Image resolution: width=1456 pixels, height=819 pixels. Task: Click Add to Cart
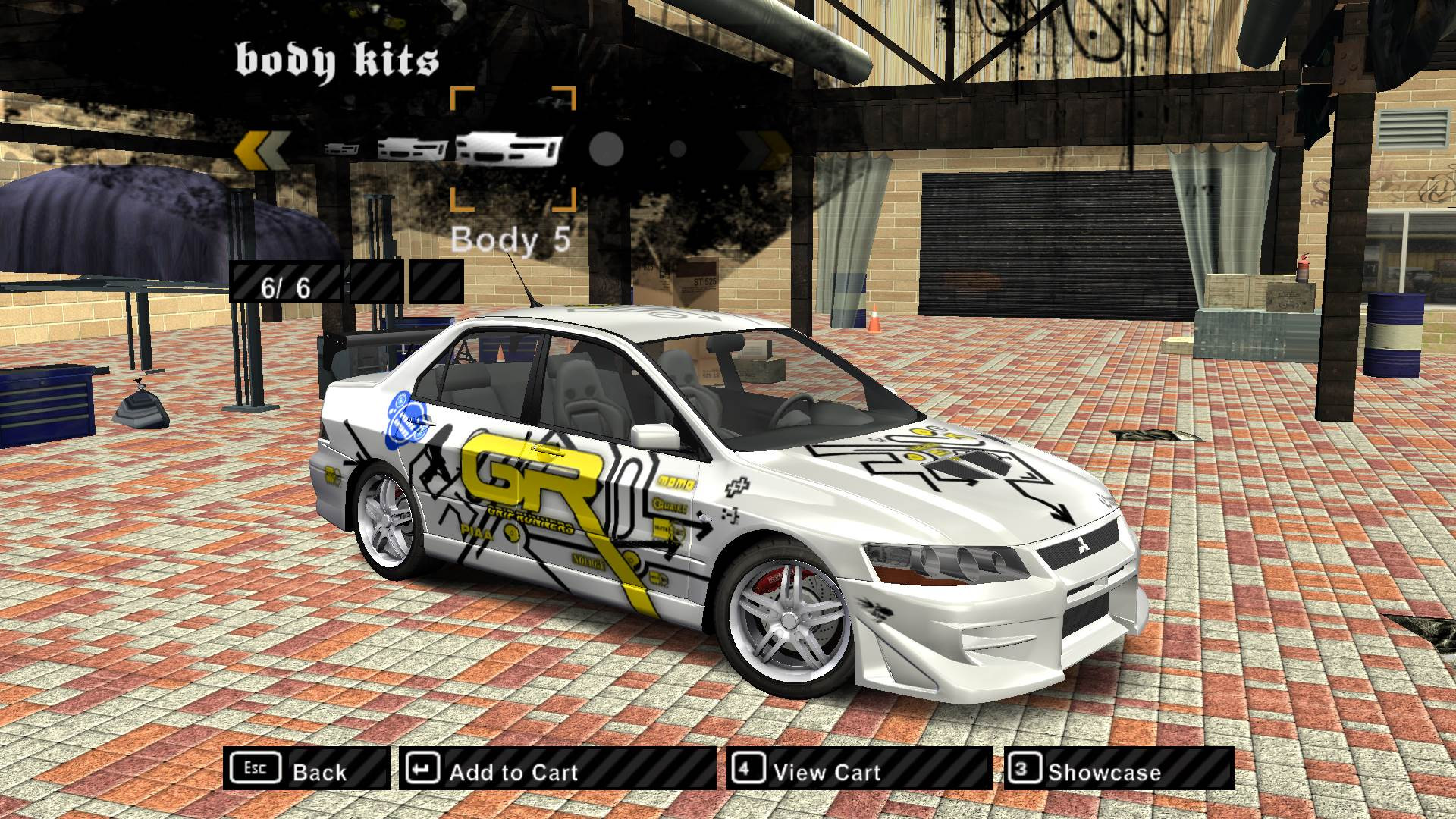point(513,771)
